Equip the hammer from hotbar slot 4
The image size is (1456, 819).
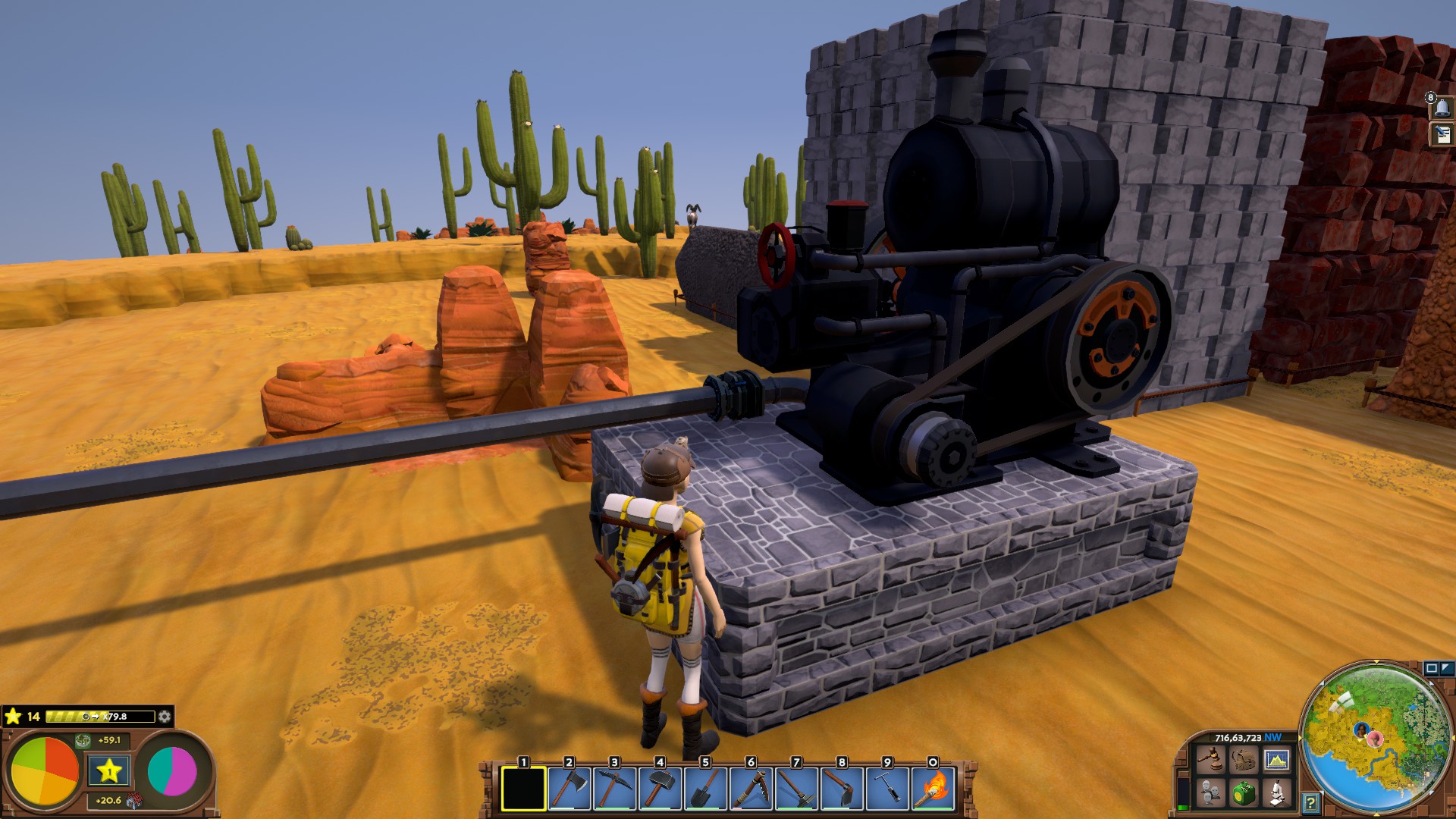pos(660,789)
